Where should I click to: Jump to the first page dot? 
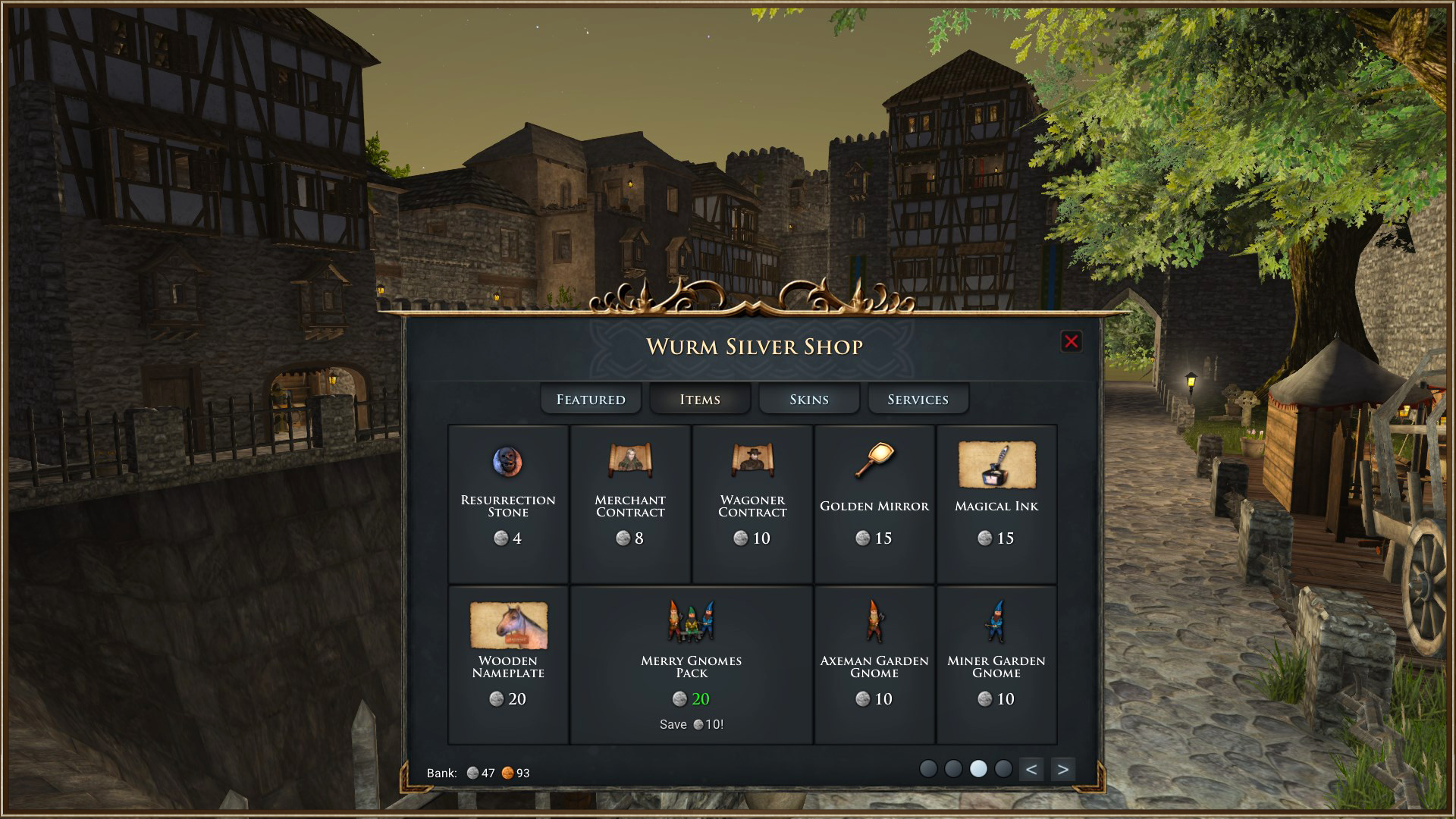coord(928,769)
